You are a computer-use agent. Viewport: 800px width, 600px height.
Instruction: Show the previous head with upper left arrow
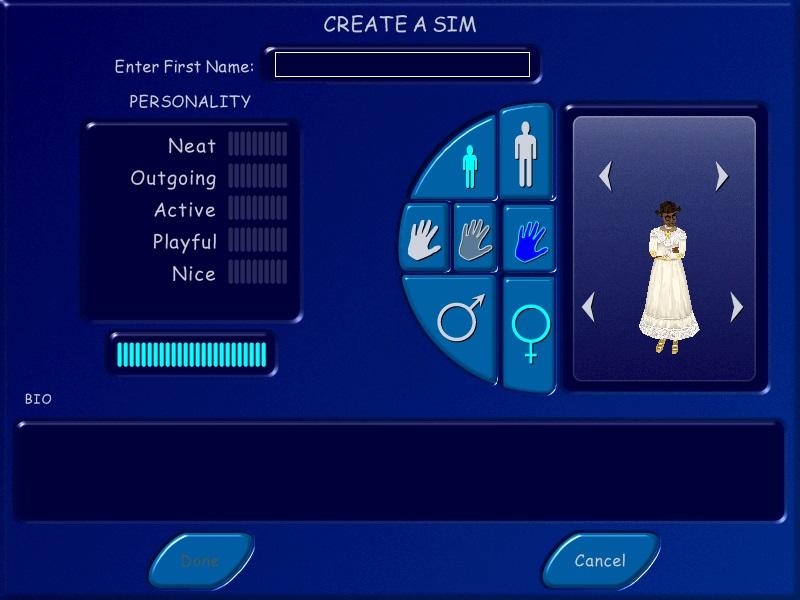coord(605,177)
